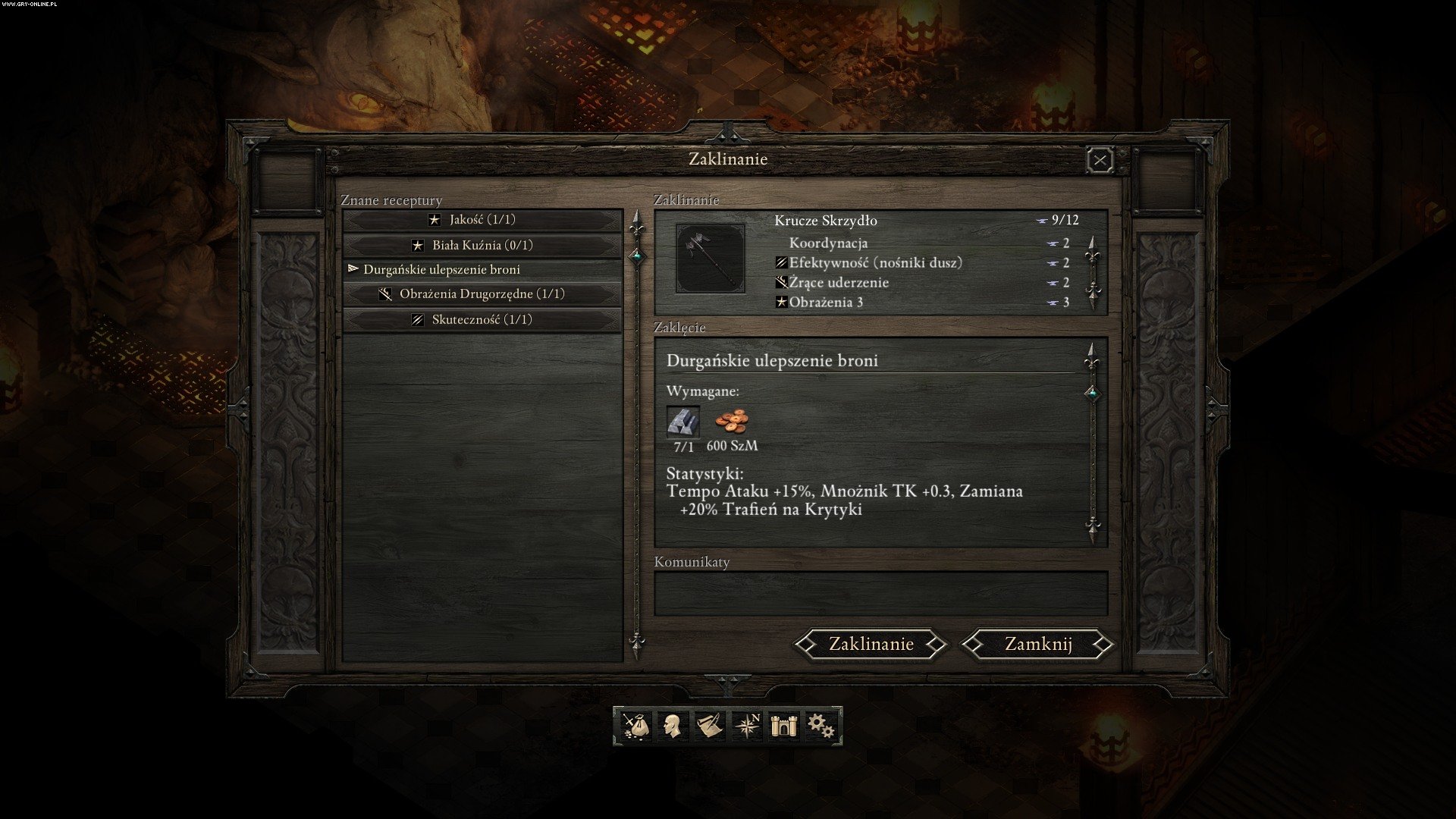The width and height of the screenshot is (1456, 819).
Task: Confirm with the Zaklinanie button
Action: (871, 644)
